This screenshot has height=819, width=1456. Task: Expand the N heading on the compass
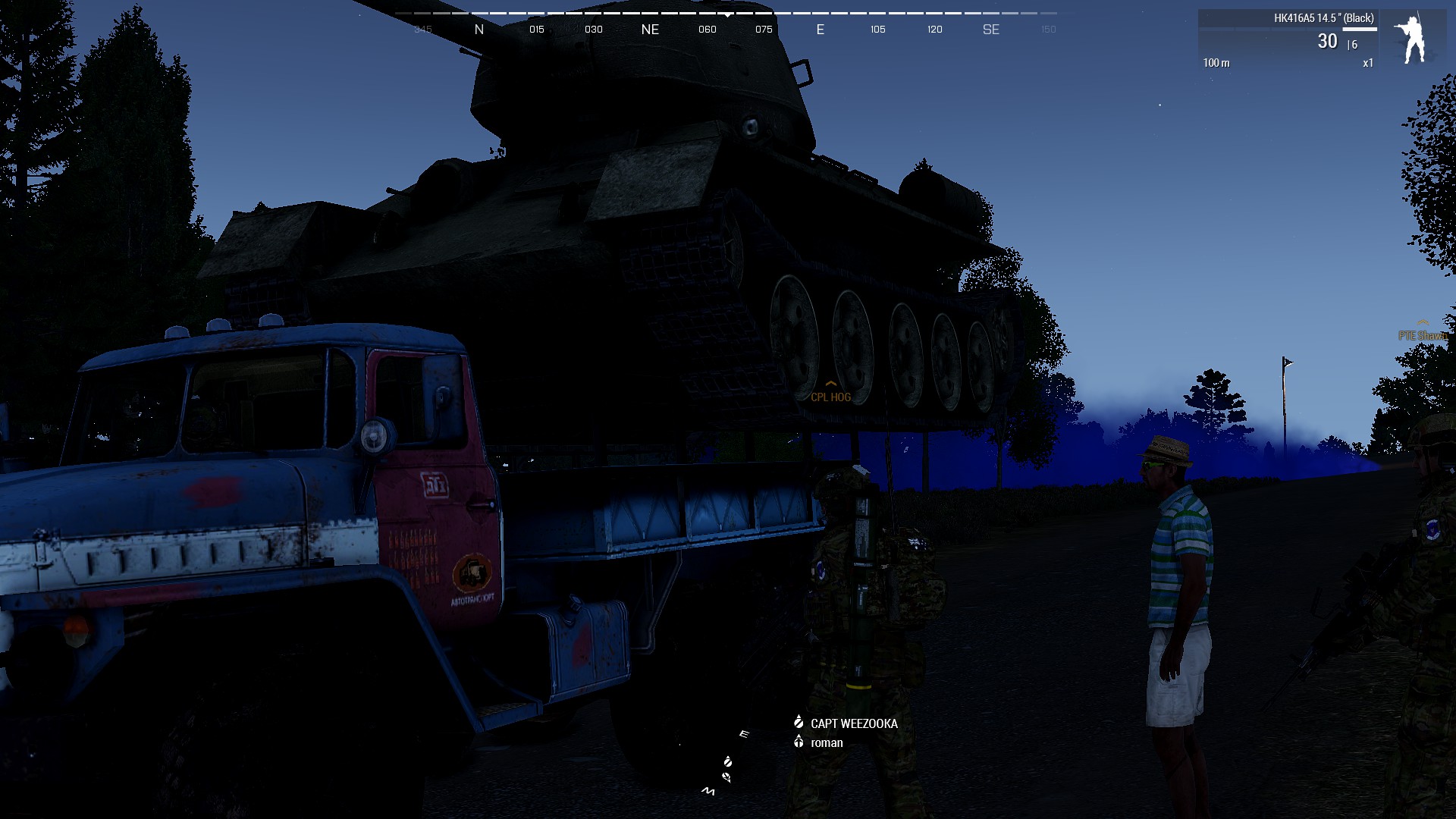[x=479, y=29]
